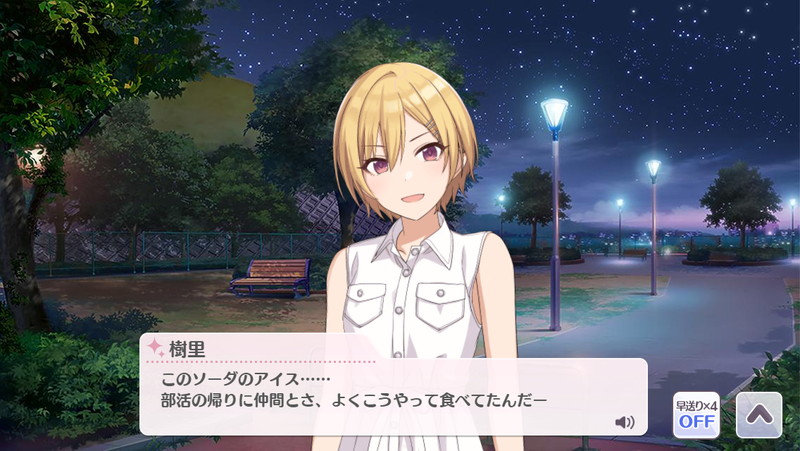
Task: Toggle the fast-forward x4 OFF button
Action: pyautogui.click(x=696, y=414)
